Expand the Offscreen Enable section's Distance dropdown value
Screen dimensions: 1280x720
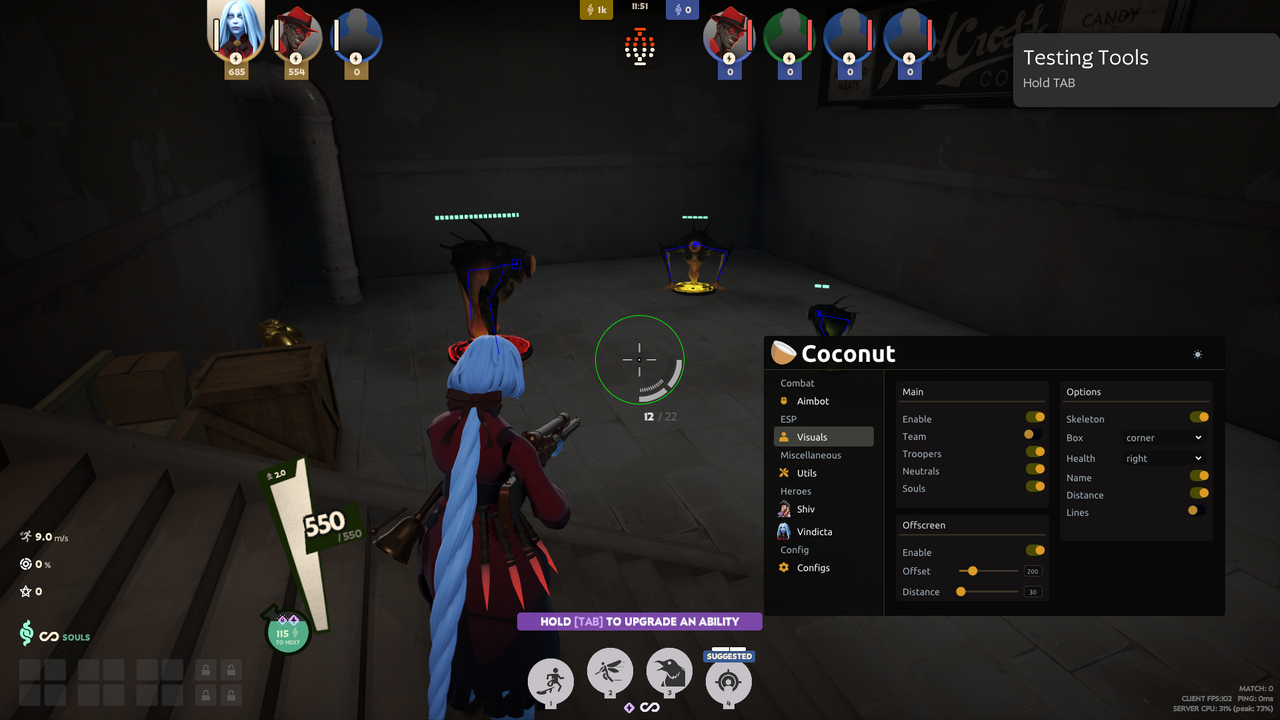1033,591
